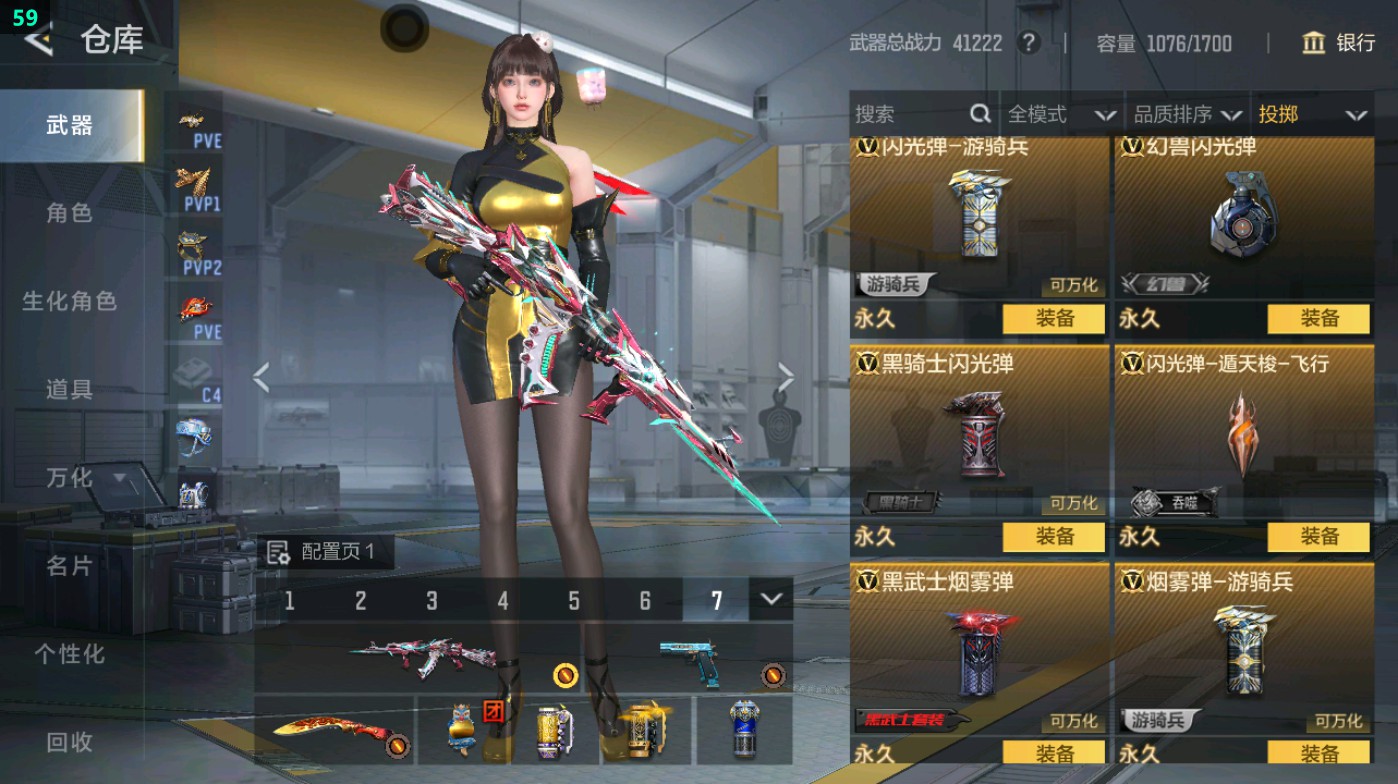Click the right arrow to rotate character view

click(x=786, y=375)
